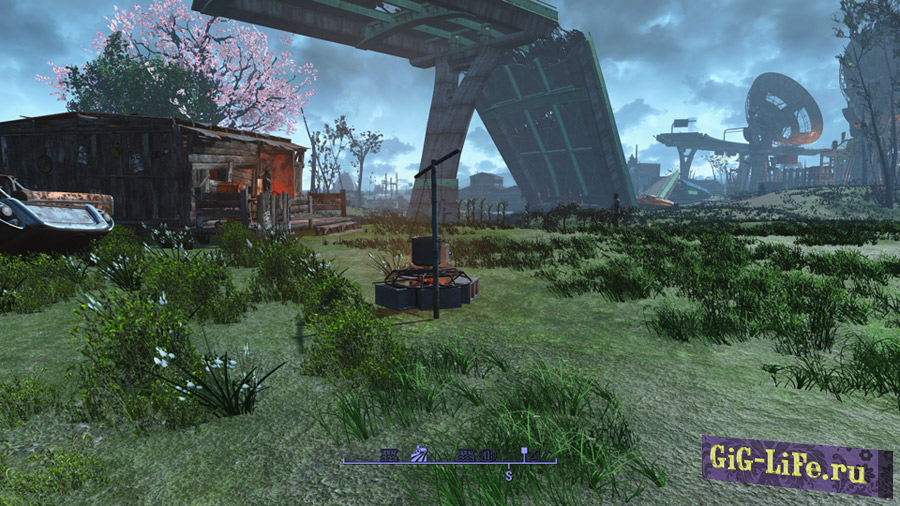Screen dimensions: 900x506
Task: Open the GiG-Life.ru watermark logo
Action: tap(796, 465)
